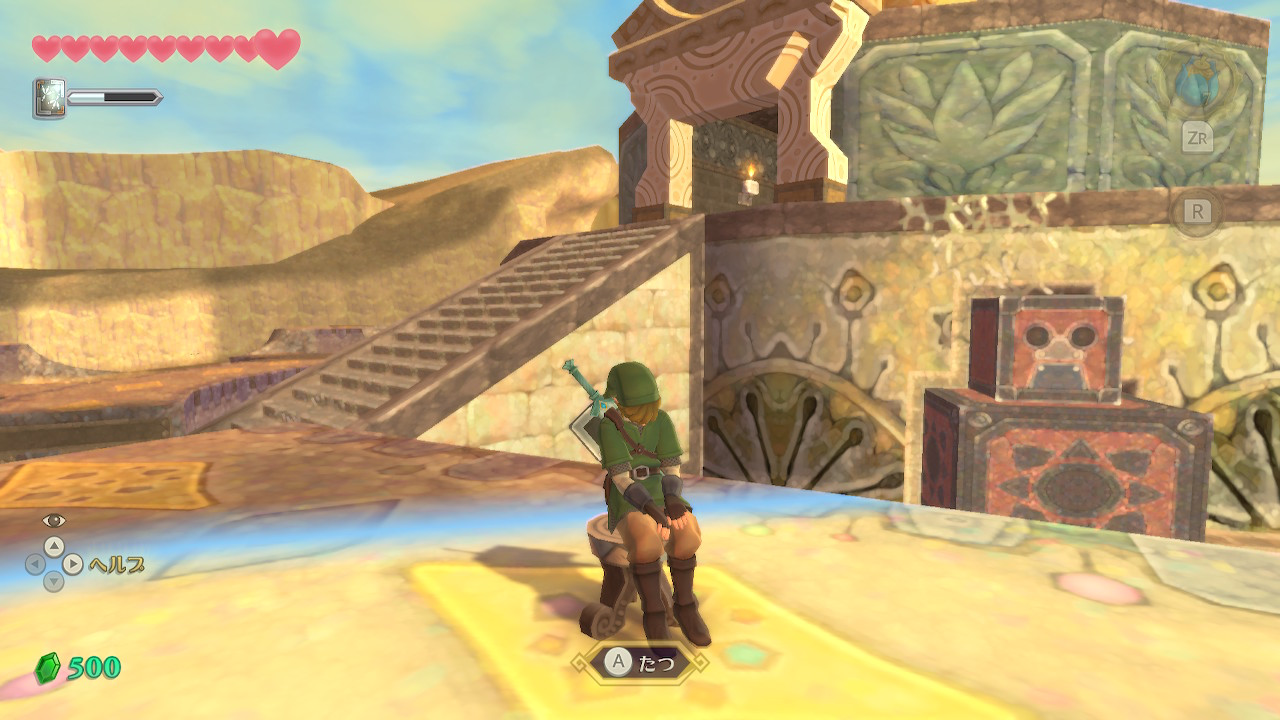Activate the eye look-around icon
The width and height of the screenshot is (1280, 720).
coord(53,520)
